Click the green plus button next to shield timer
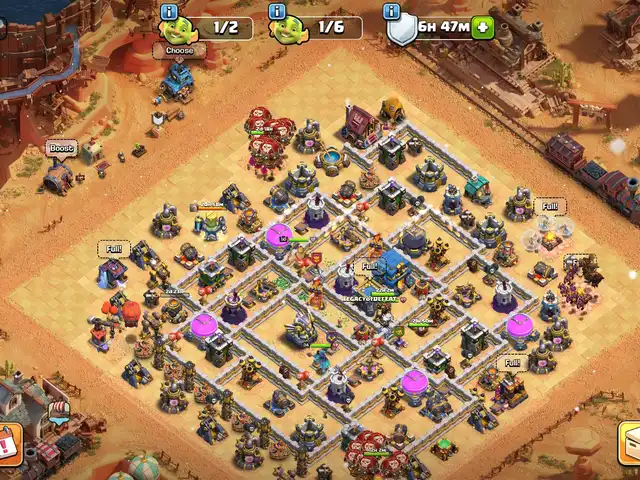The image size is (640, 480). tap(484, 28)
